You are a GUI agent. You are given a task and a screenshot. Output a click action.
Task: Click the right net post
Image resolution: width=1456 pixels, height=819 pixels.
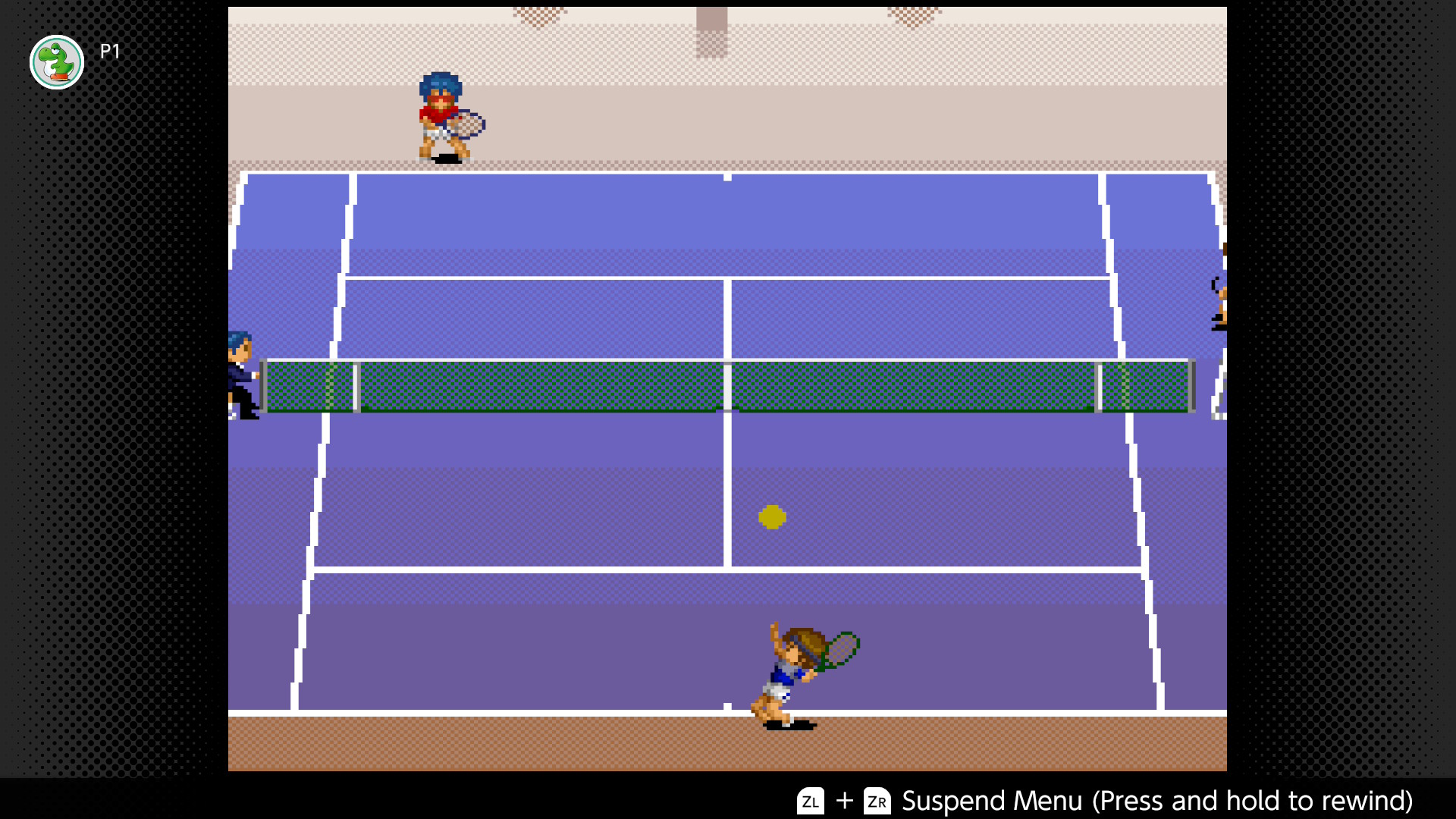[1192, 387]
